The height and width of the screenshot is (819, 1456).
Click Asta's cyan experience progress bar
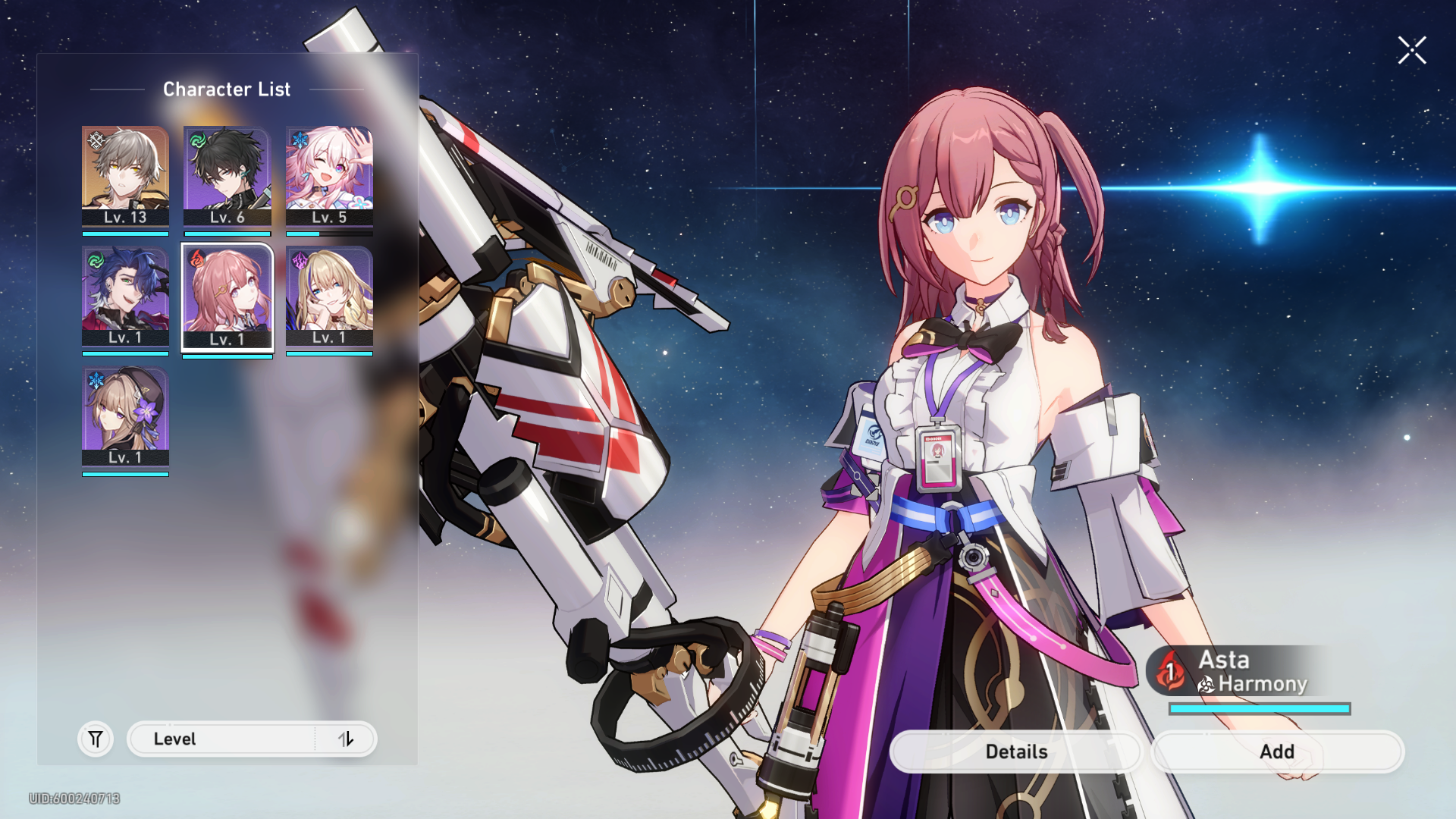(x=1260, y=707)
